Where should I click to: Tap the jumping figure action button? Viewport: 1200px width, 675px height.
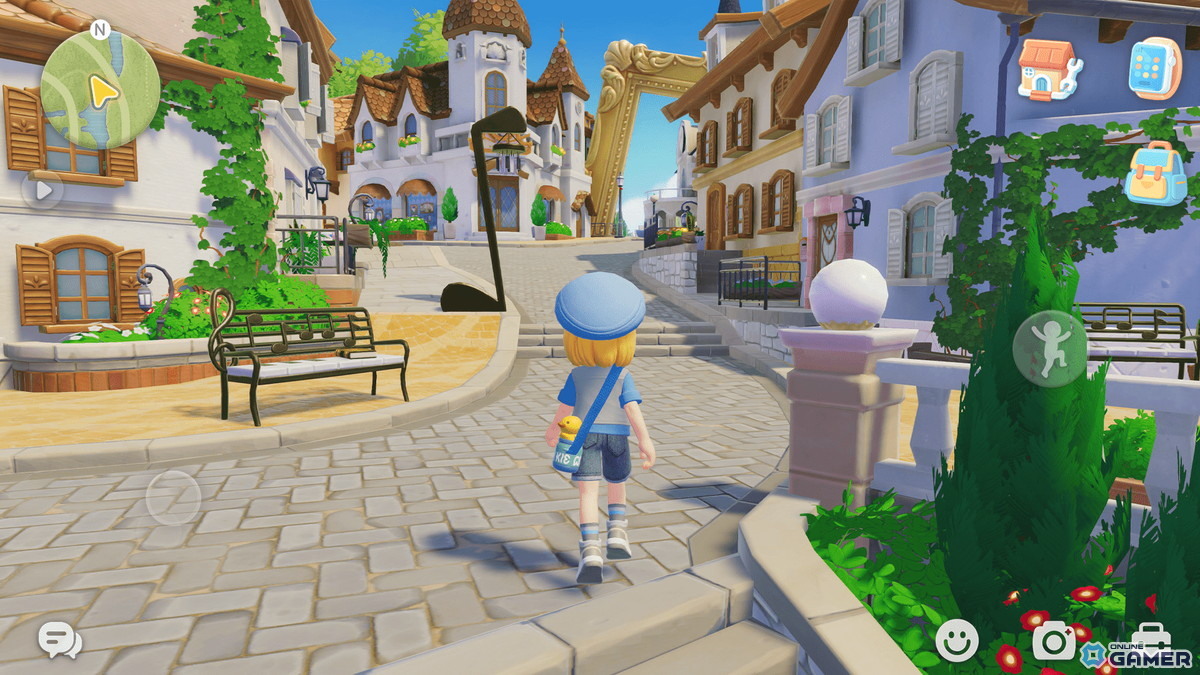(x=1050, y=349)
